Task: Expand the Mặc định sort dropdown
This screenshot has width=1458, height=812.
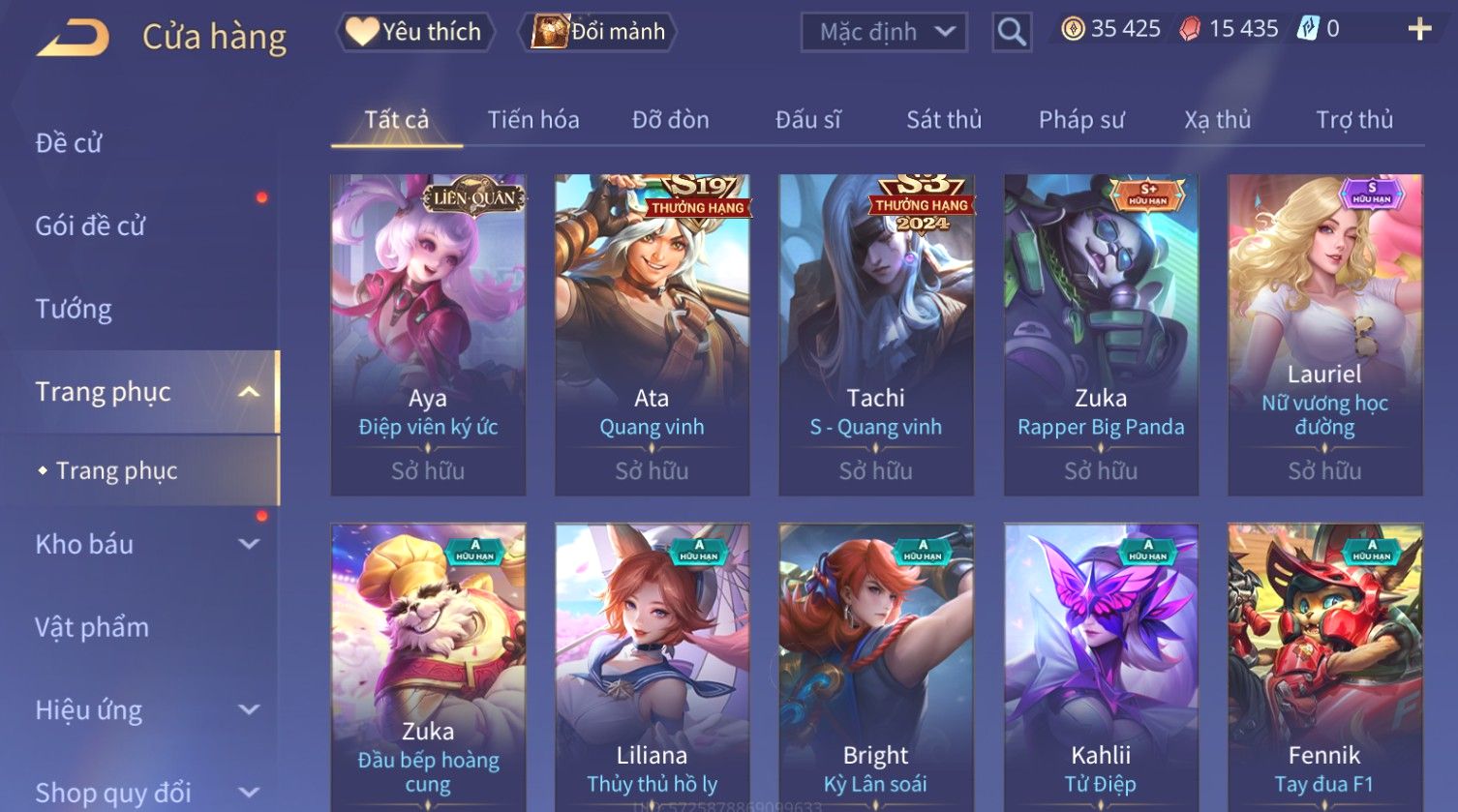Action: tap(884, 32)
